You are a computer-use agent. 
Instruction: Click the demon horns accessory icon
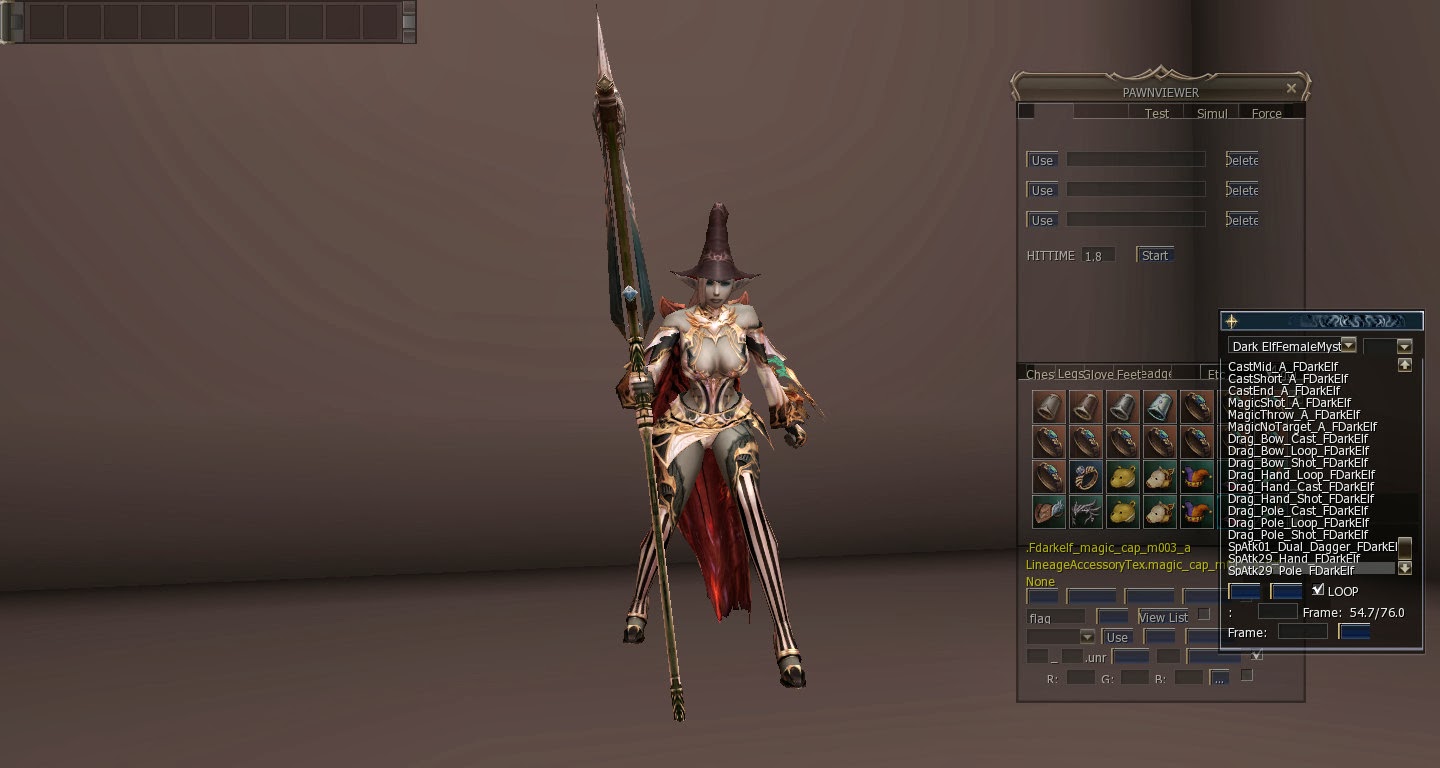[x=1086, y=512]
